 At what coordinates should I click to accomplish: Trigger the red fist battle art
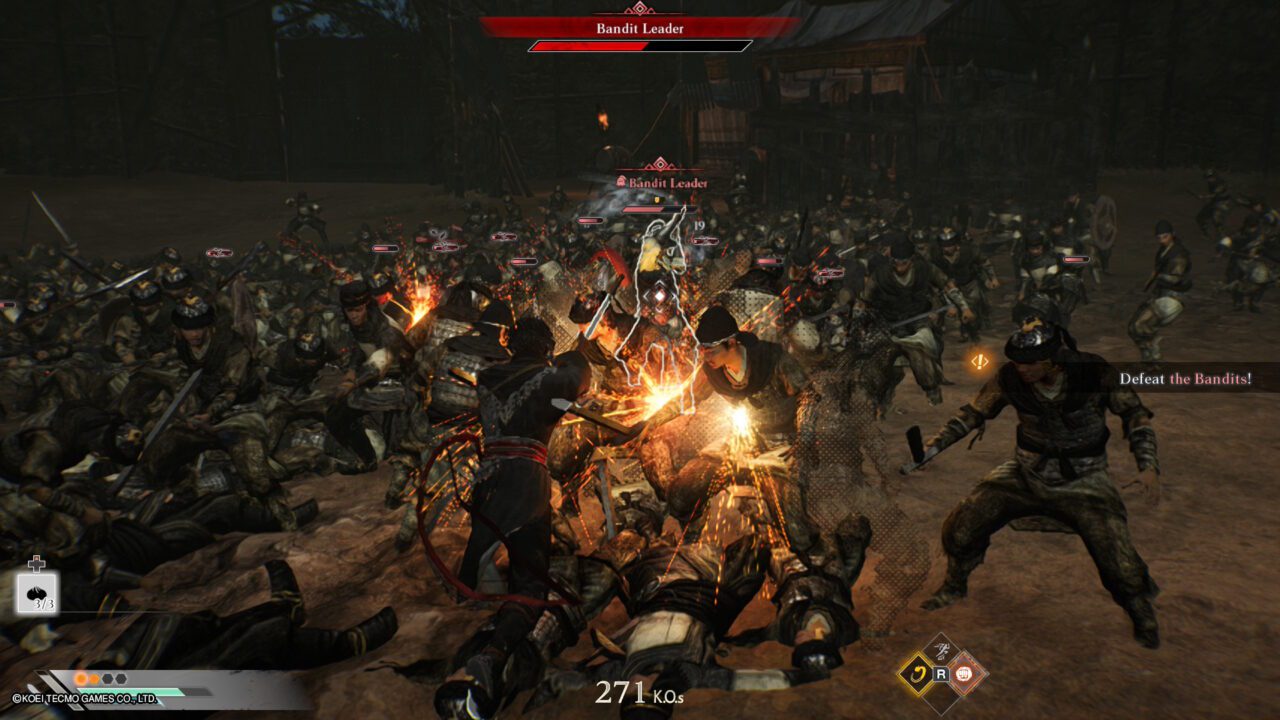click(965, 673)
